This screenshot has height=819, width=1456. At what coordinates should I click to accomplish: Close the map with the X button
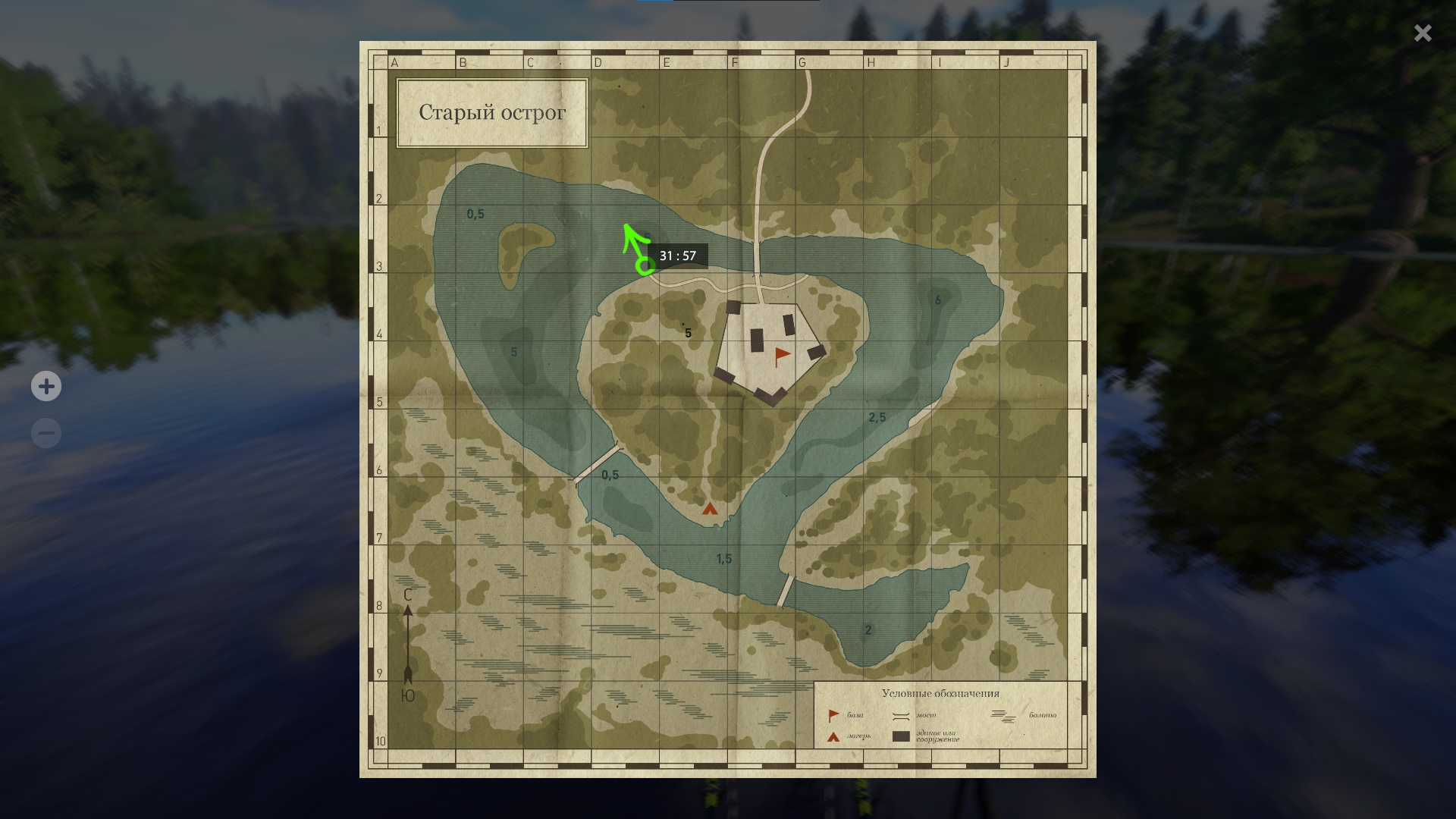(x=1422, y=33)
